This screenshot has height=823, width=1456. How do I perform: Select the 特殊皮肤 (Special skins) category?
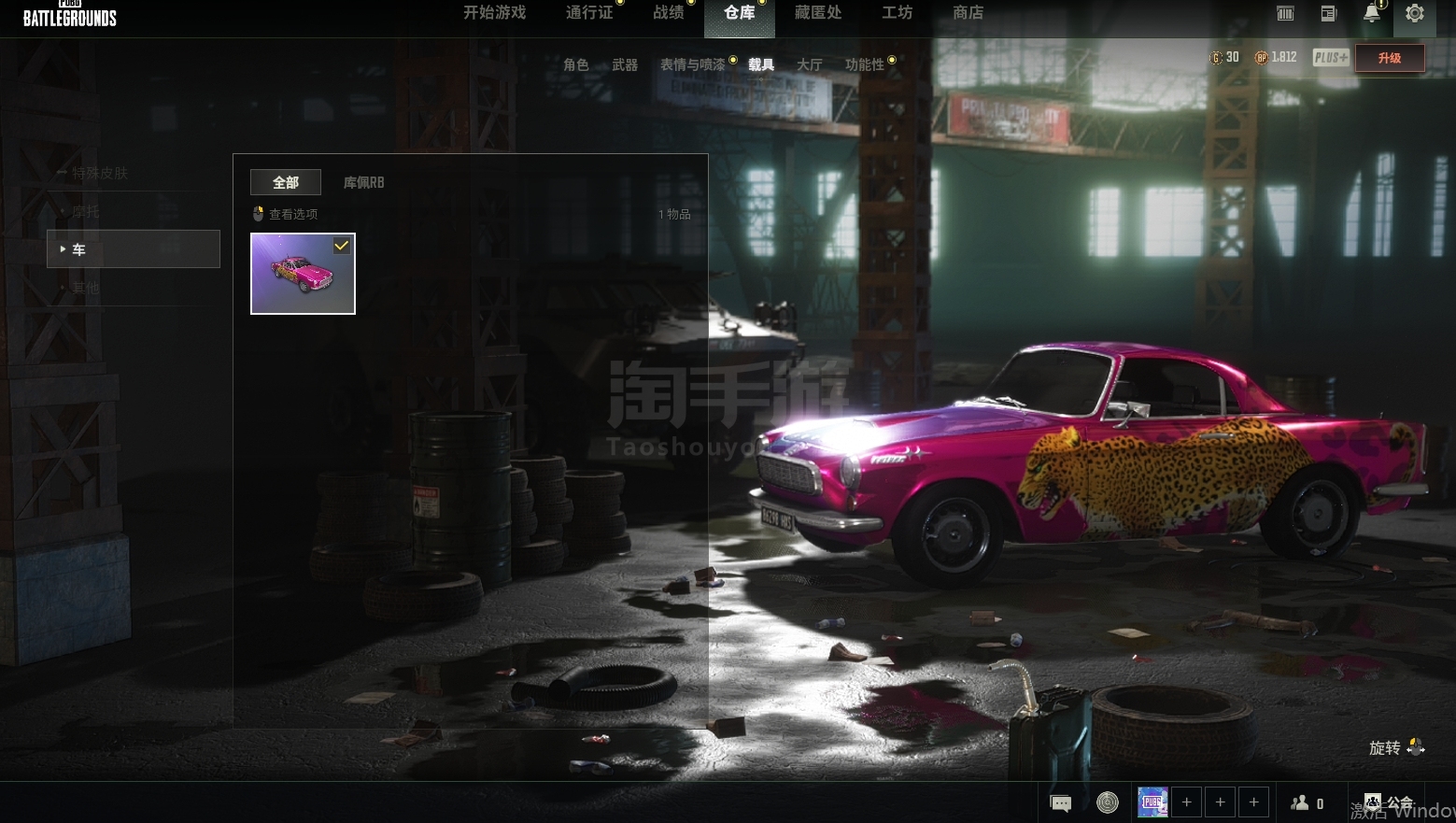99,173
